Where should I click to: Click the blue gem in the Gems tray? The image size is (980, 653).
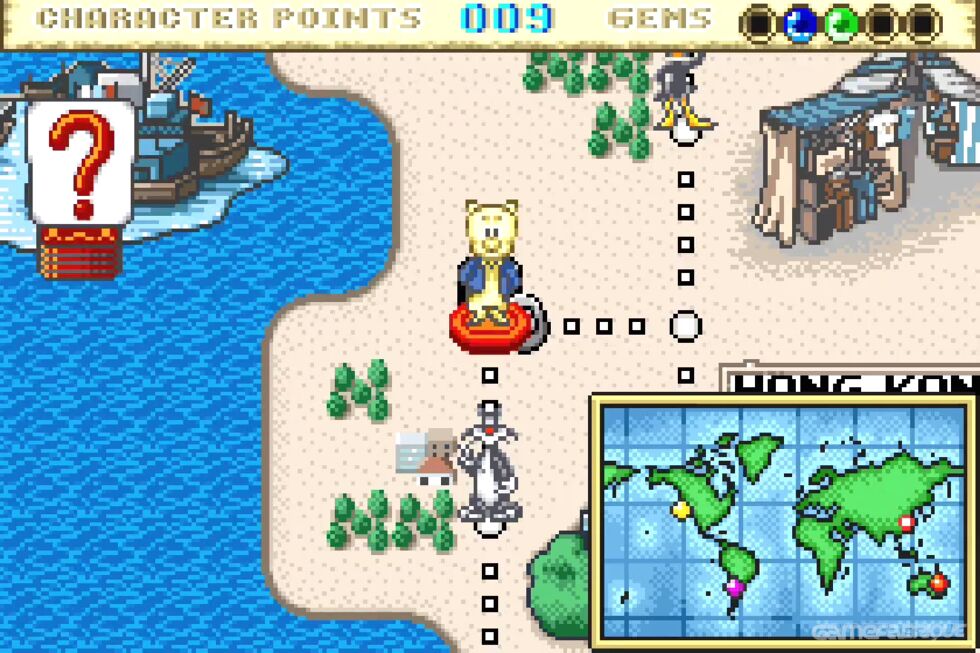pos(799,22)
